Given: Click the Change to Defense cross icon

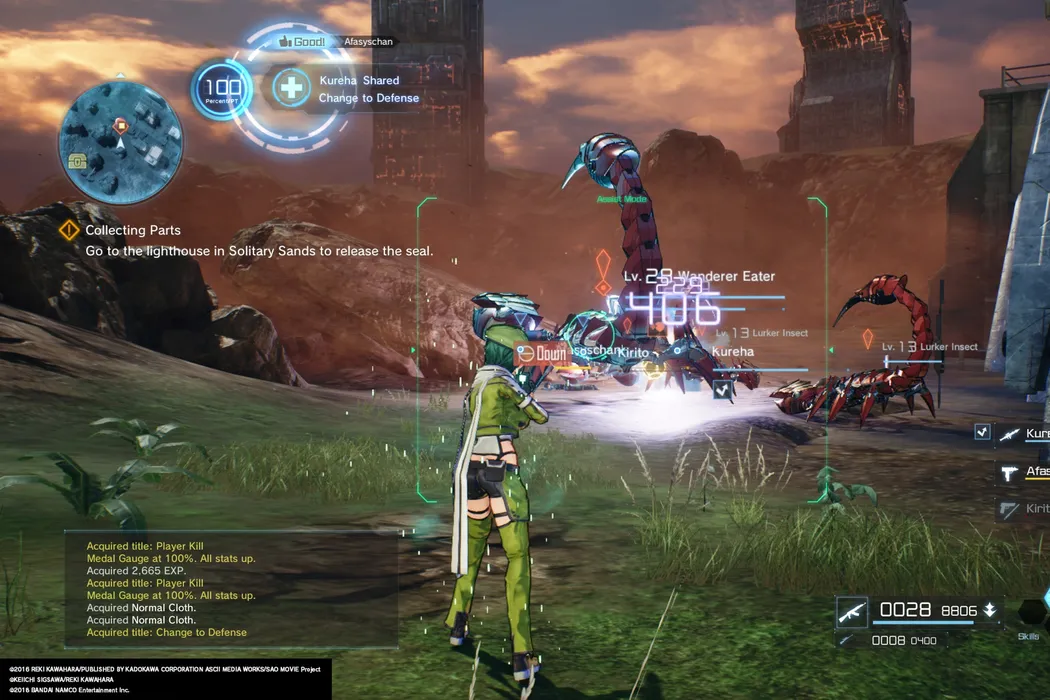Looking at the screenshot, I should tap(291, 88).
